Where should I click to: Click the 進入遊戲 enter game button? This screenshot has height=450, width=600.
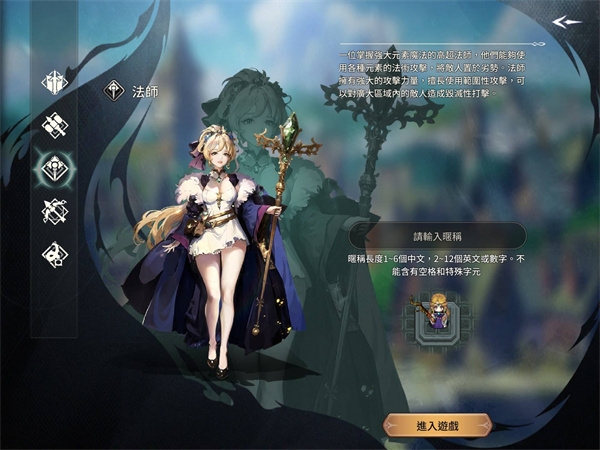point(437,425)
